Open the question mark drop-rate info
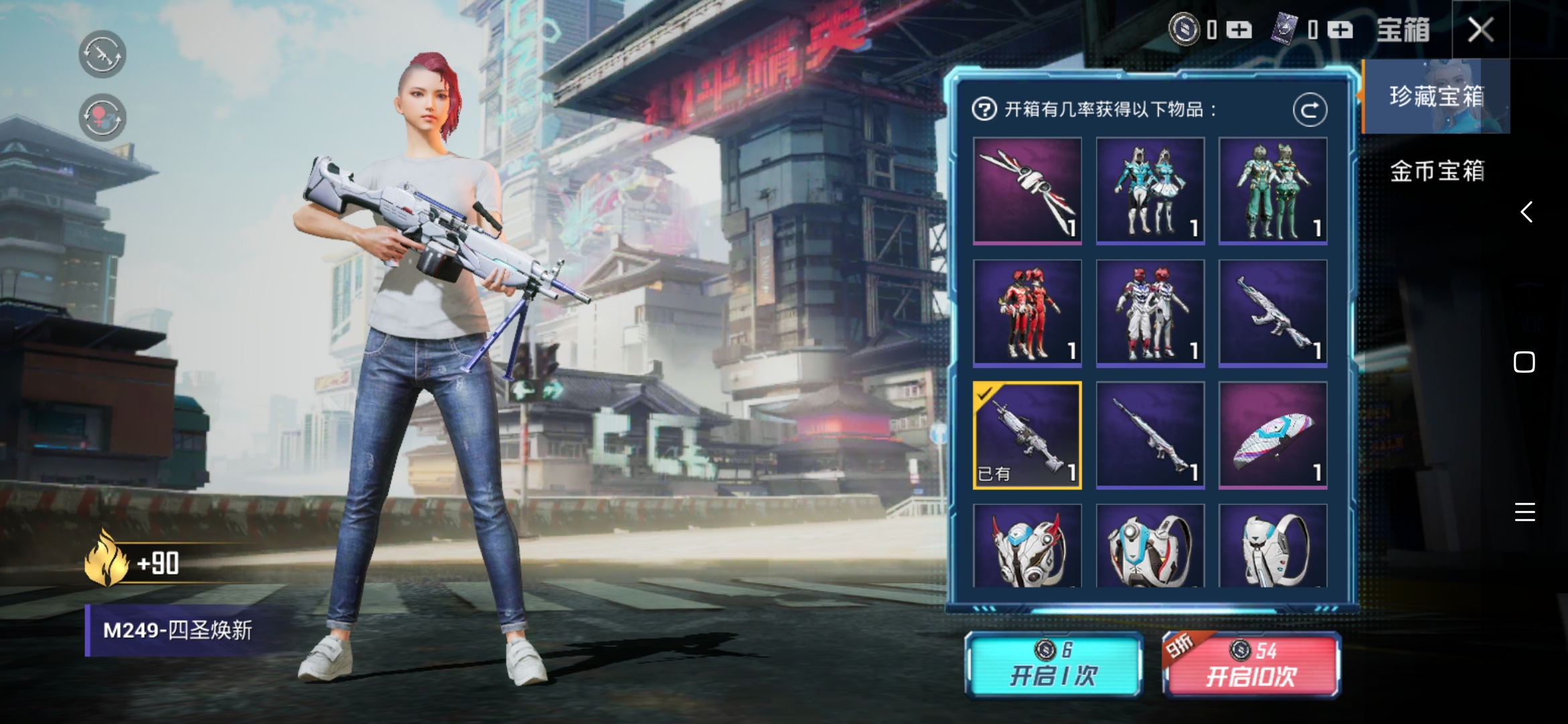This screenshot has height=724, width=1568. pyautogui.click(x=984, y=109)
